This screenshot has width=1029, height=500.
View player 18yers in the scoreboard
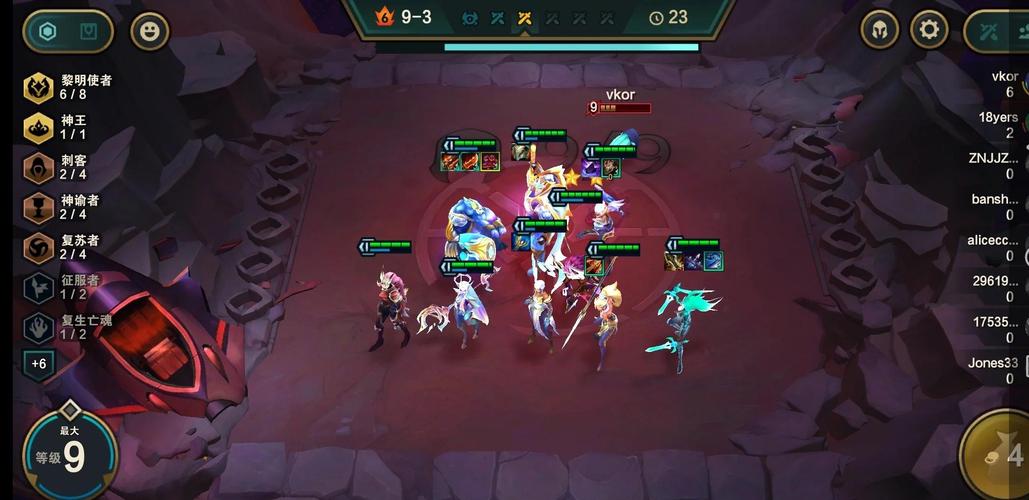tap(998, 124)
